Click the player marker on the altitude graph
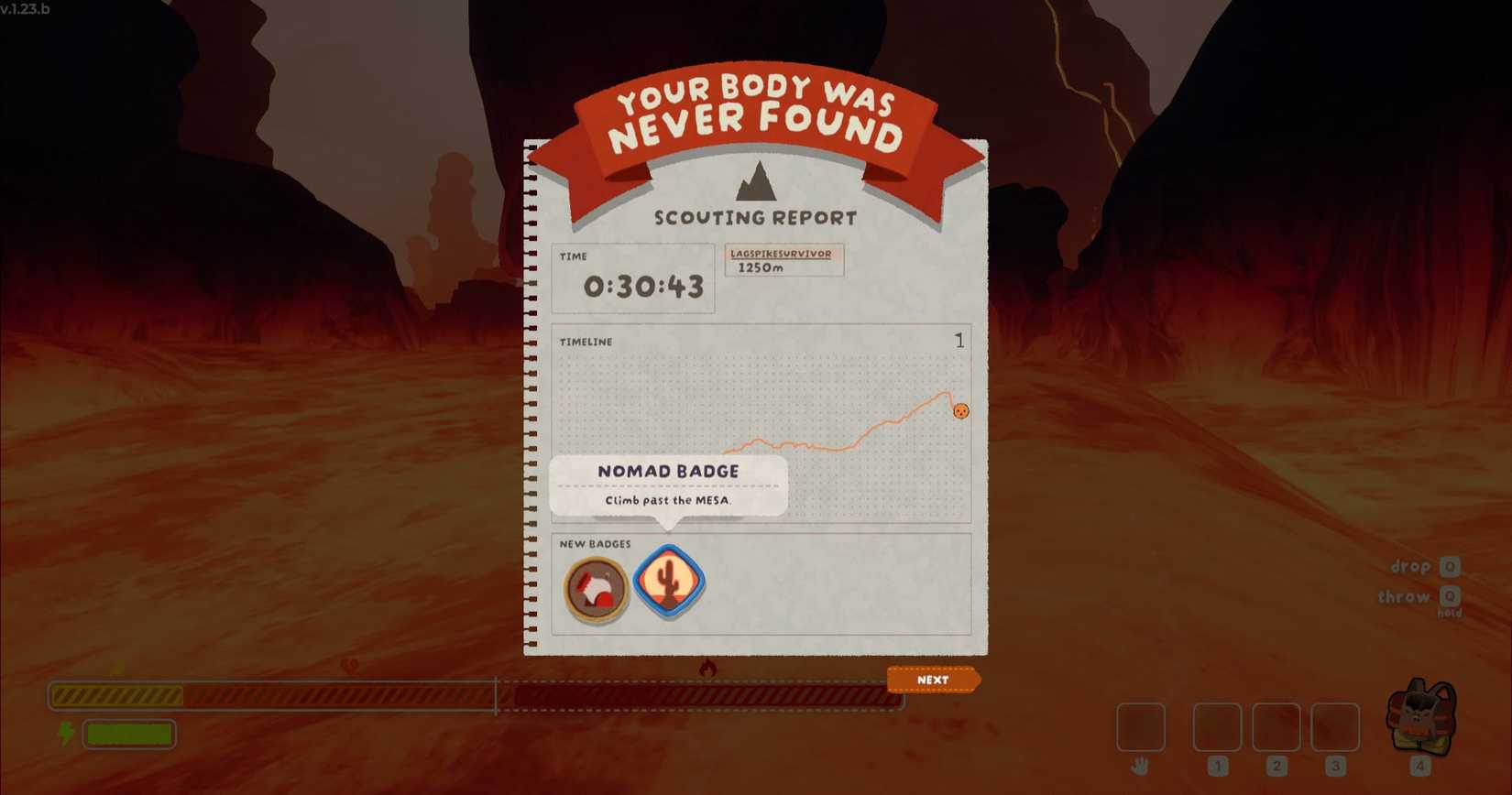Image resolution: width=1512 pixels, height=795 pixels. coord(960,410)
